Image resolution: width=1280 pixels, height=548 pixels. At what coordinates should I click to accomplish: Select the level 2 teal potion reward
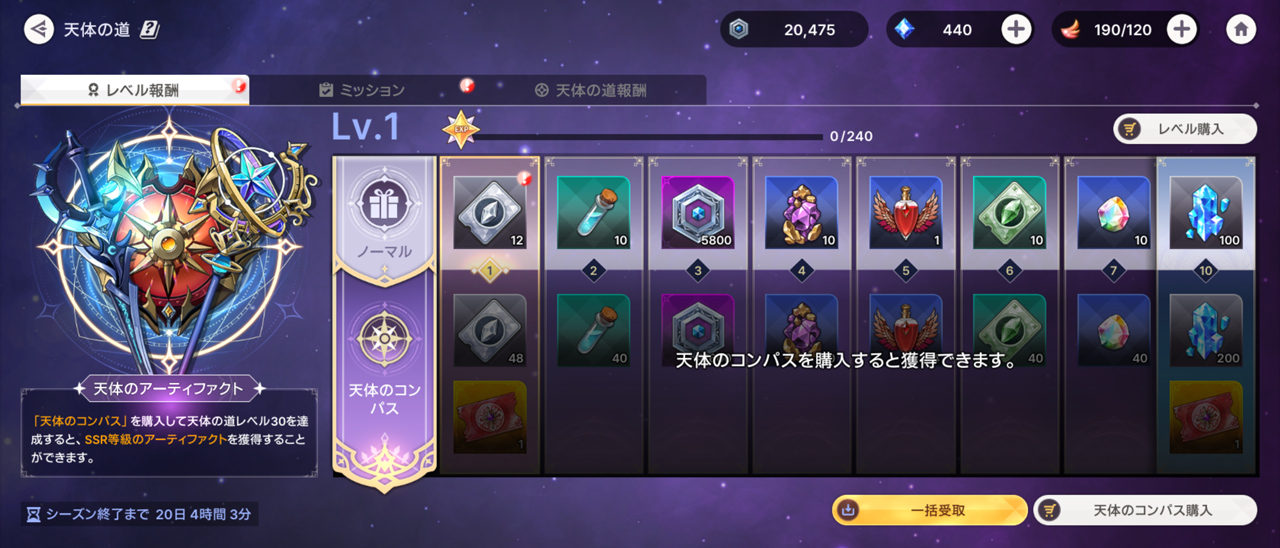point(593,212)
